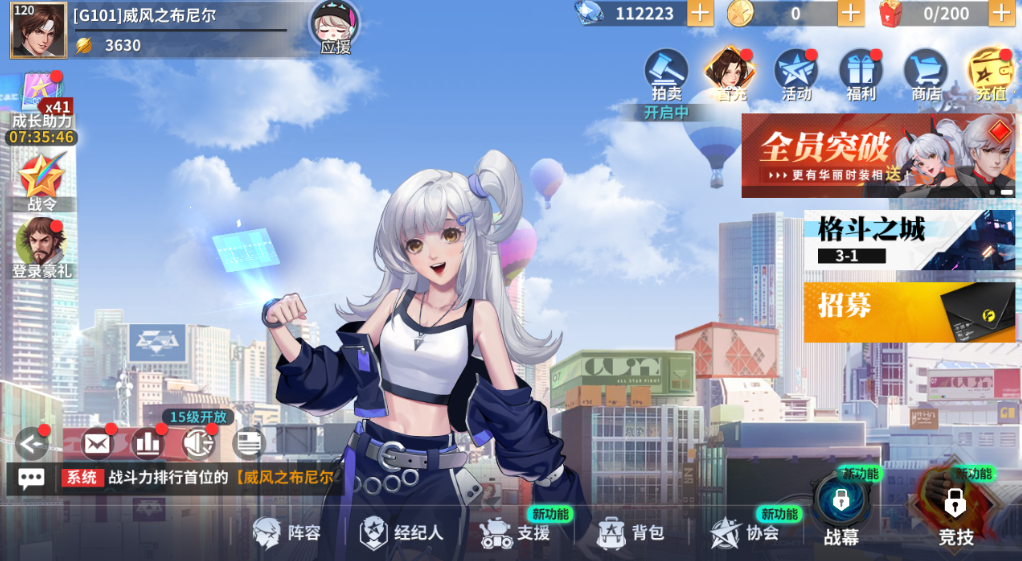This screenshot has width=1022, height=561.
Task: Open the chat speech bubble
Action: [x=31, y=478]
